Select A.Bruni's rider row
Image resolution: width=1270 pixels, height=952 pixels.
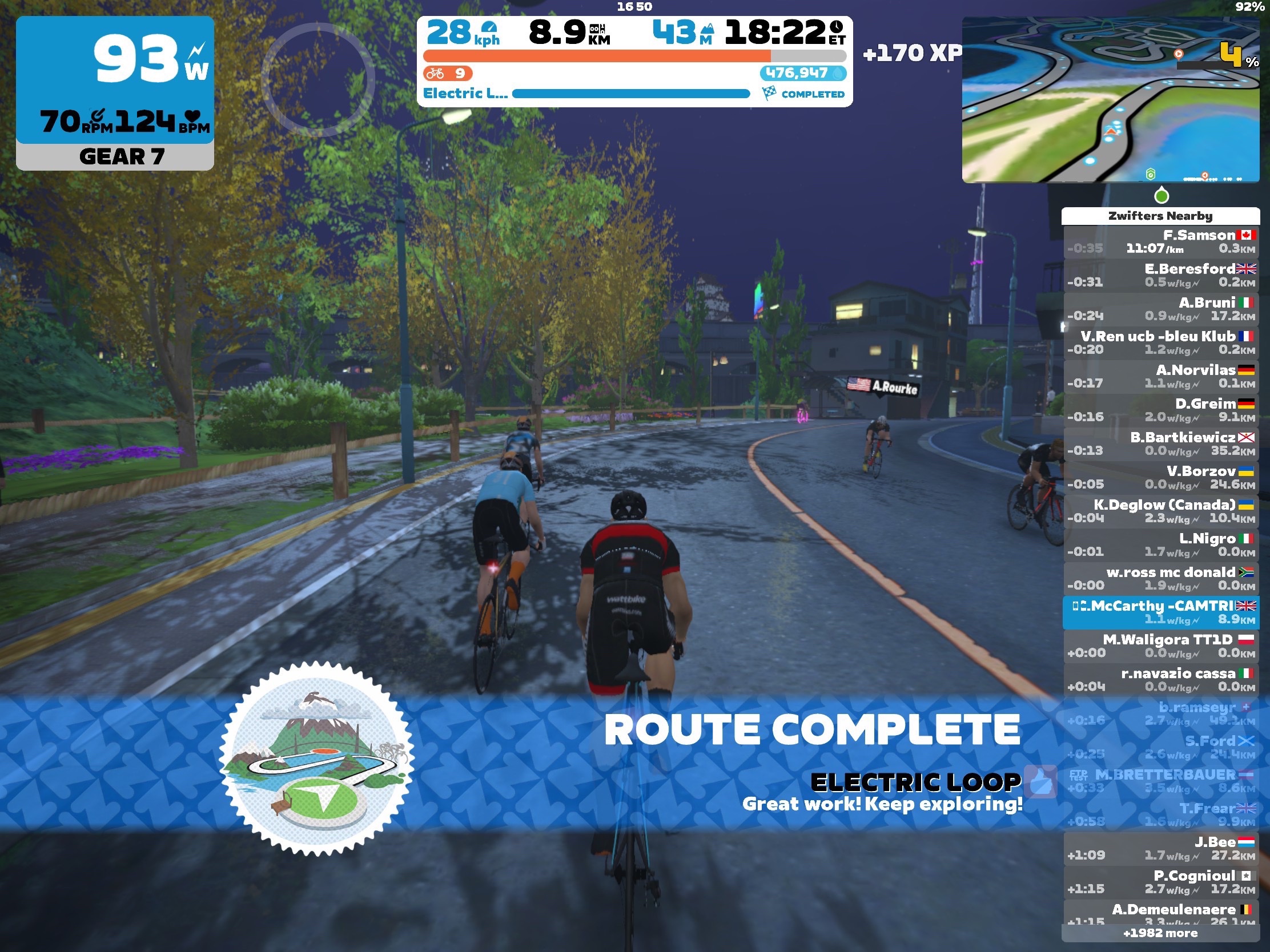1160,309
